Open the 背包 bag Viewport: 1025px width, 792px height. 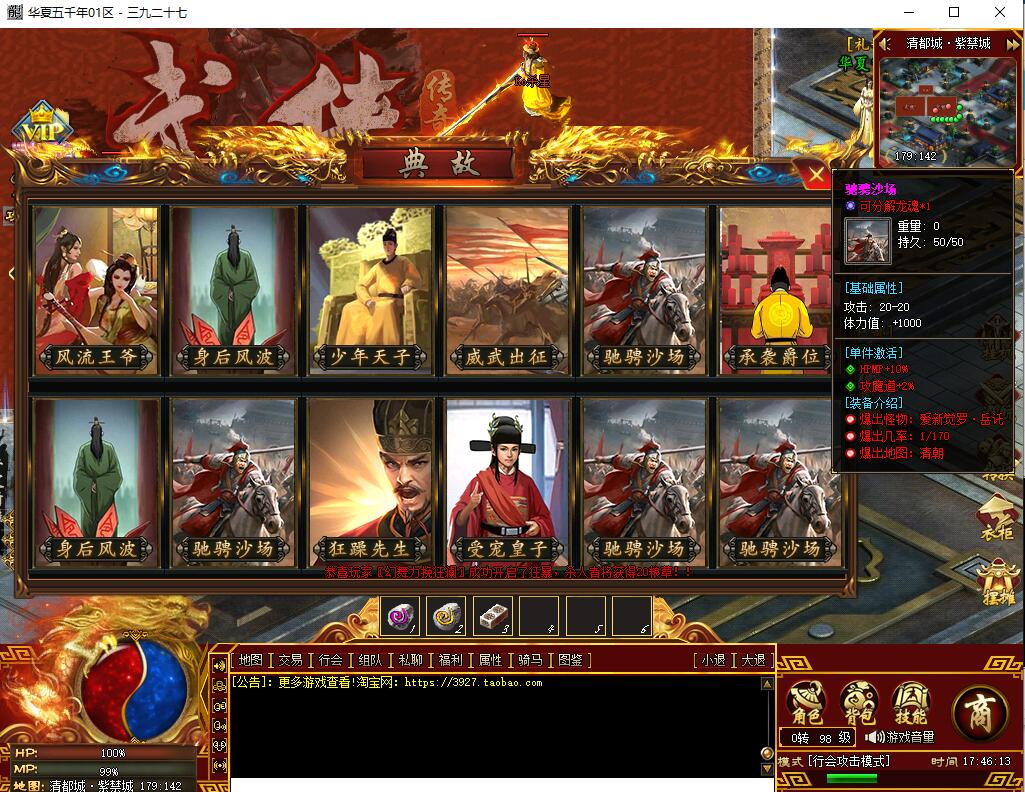tap(858, 704)
